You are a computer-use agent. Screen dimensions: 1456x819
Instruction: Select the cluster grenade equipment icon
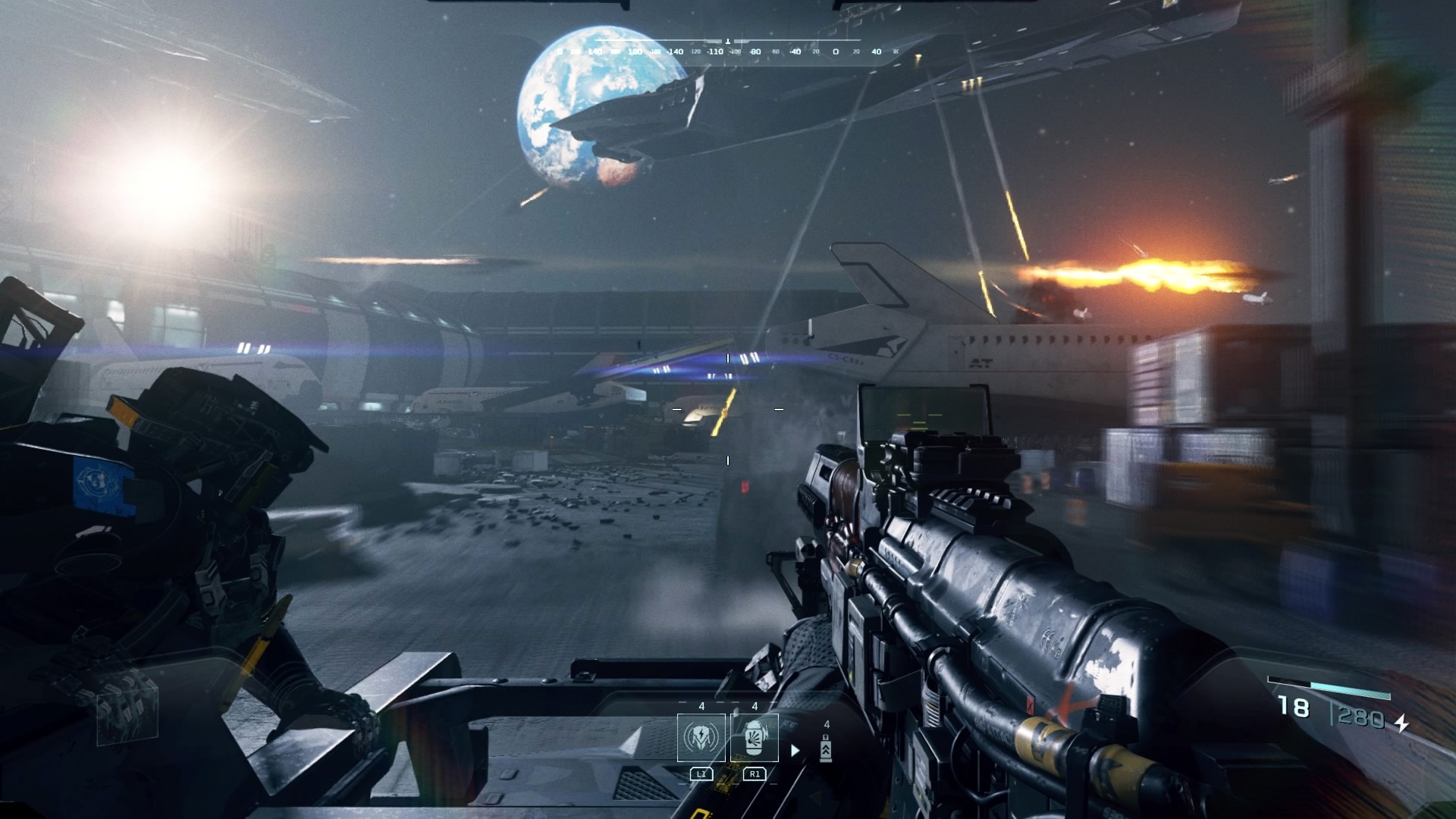coord(755,739)
